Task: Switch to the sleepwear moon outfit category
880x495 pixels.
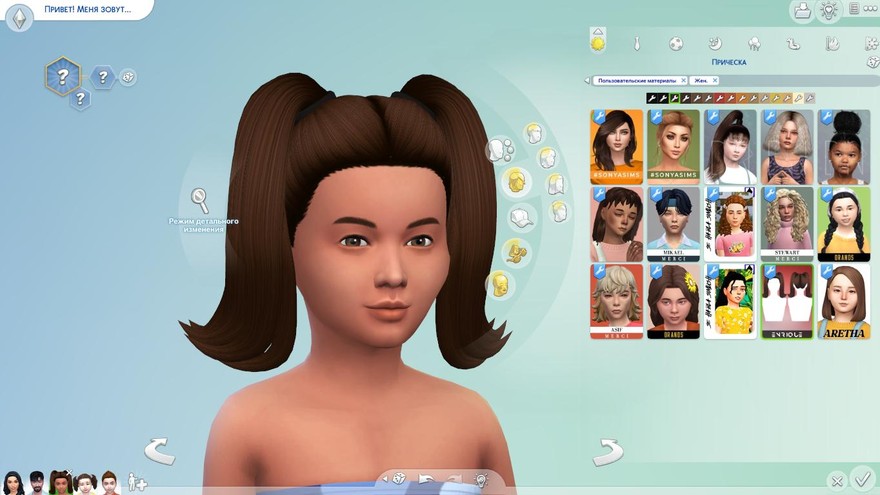Action: [715, 44]
